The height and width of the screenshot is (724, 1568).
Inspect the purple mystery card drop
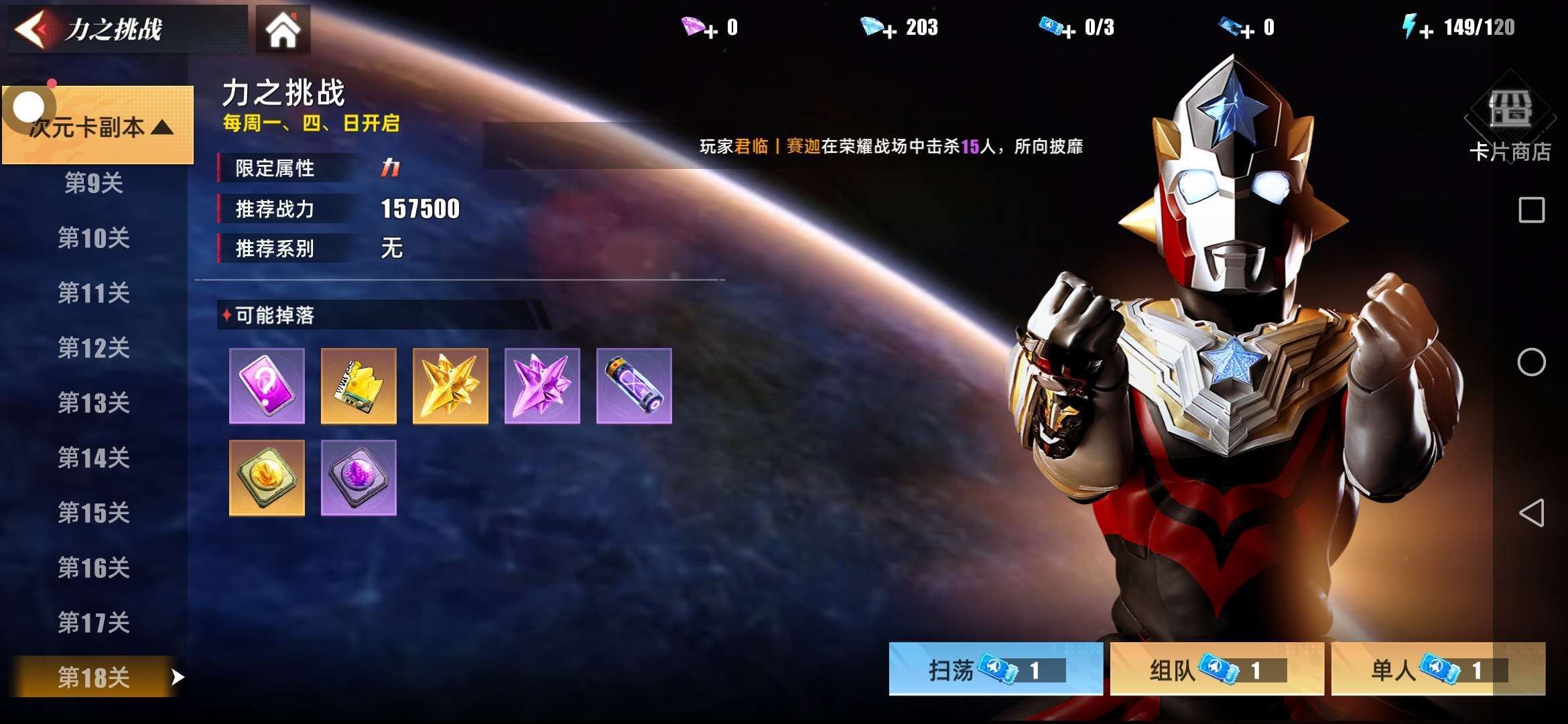pyautogui.click(x=267, y=385)
